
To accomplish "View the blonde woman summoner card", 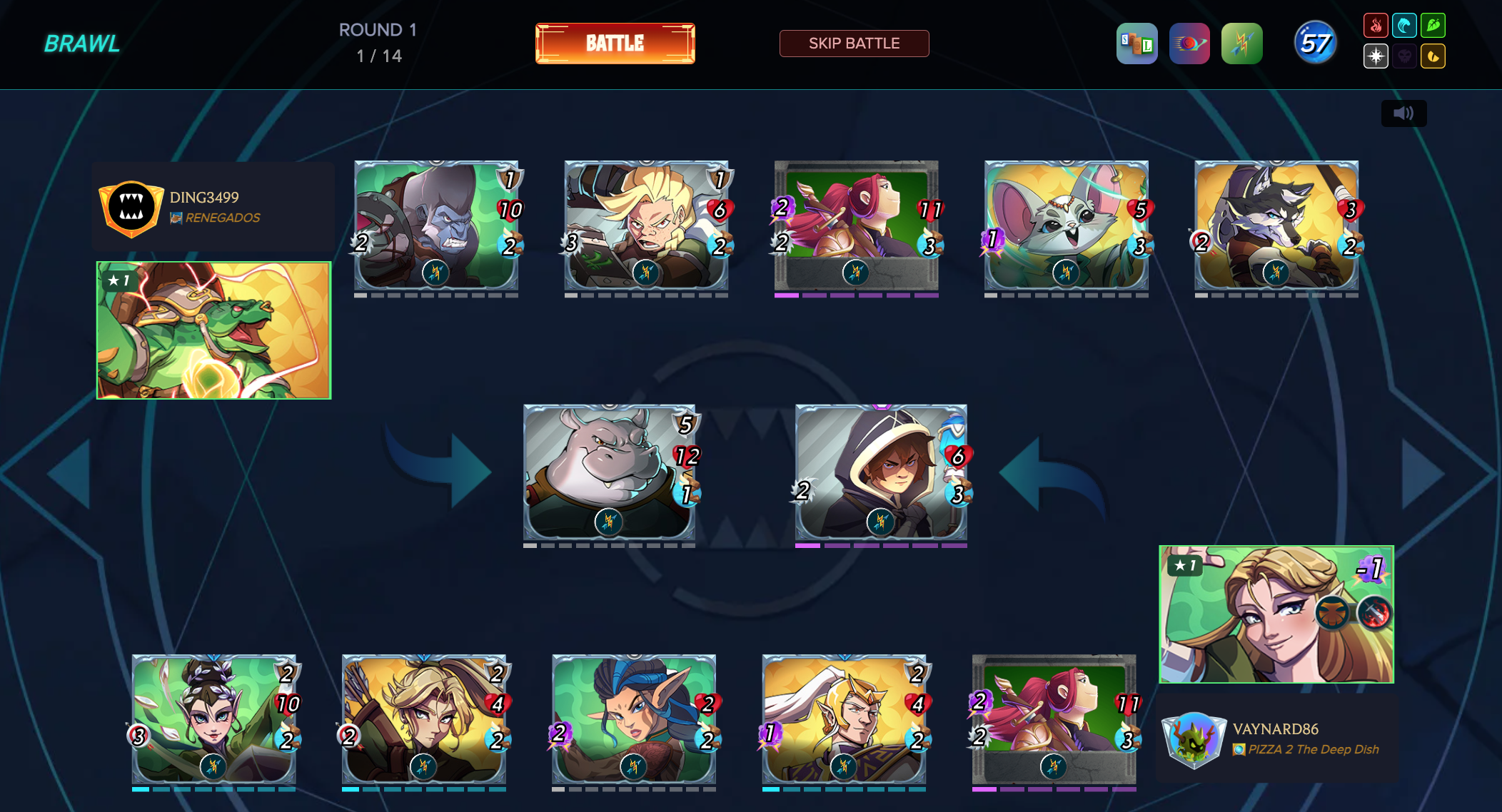I will [1276, 614].
